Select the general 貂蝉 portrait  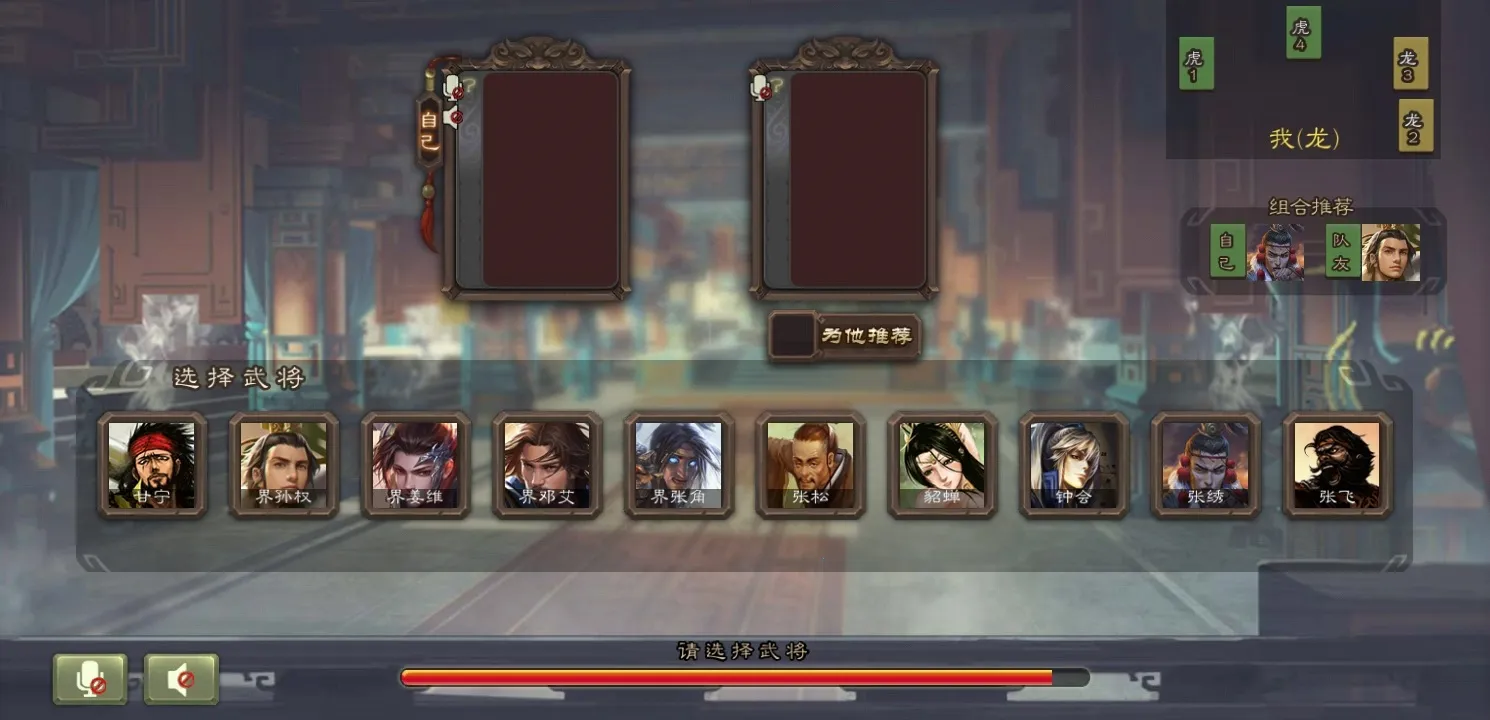click(942, 466)
